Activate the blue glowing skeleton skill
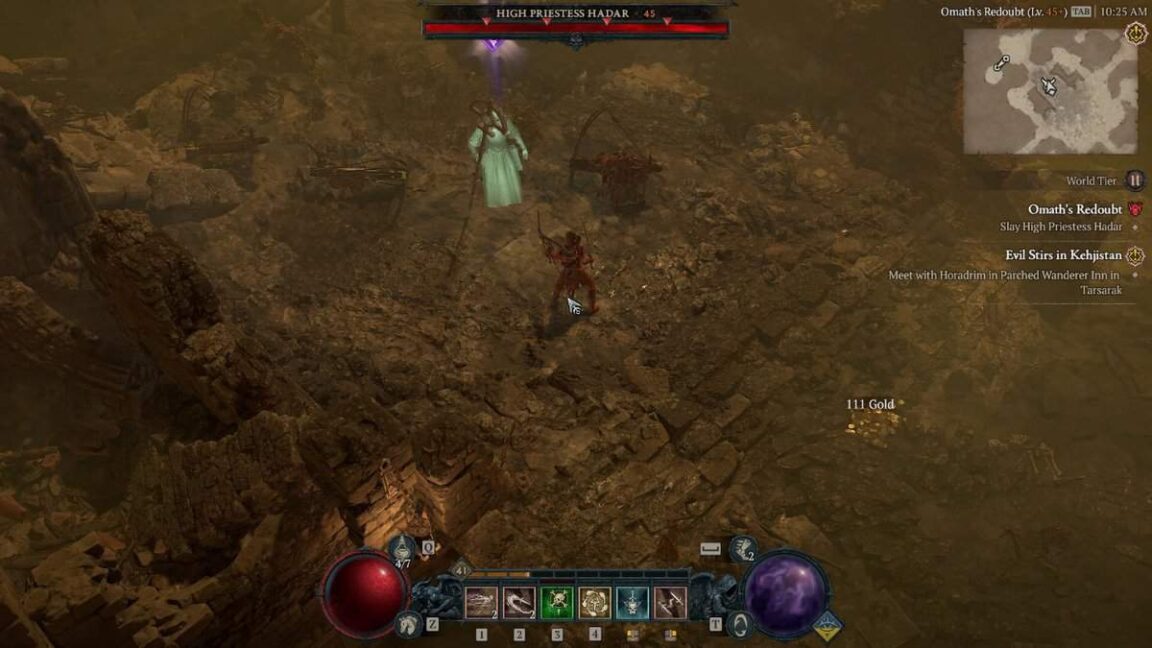Viewport: 1152px width, 648px height. [x=632, y=603]
